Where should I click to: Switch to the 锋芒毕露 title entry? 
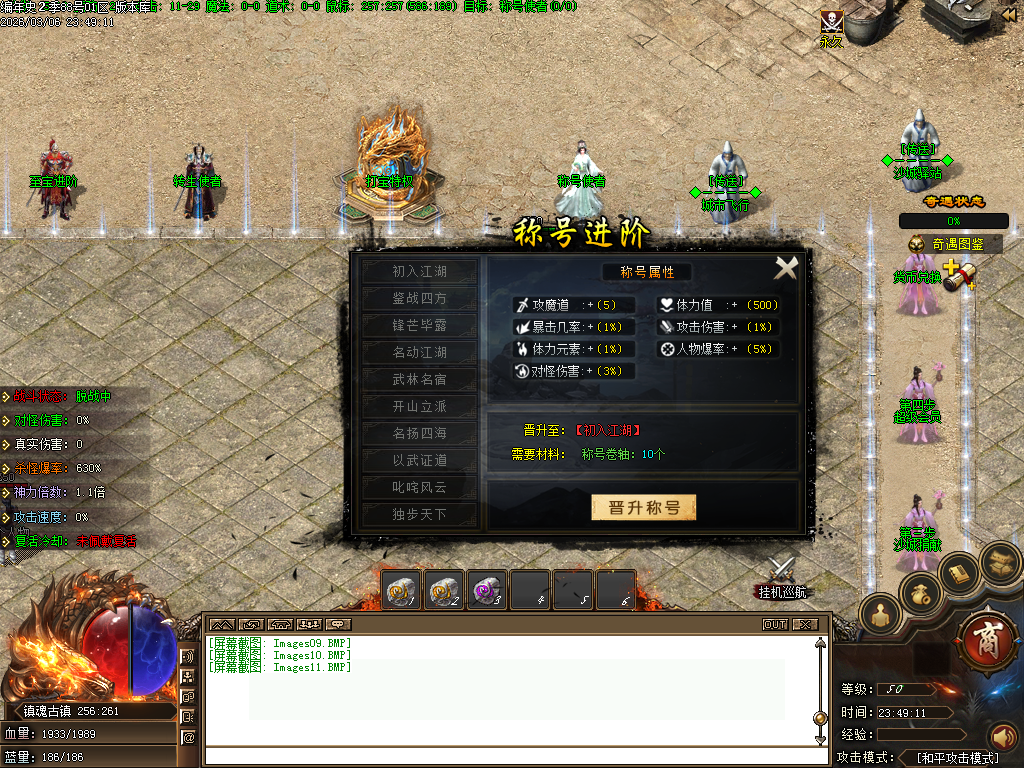tap(419, 325)
